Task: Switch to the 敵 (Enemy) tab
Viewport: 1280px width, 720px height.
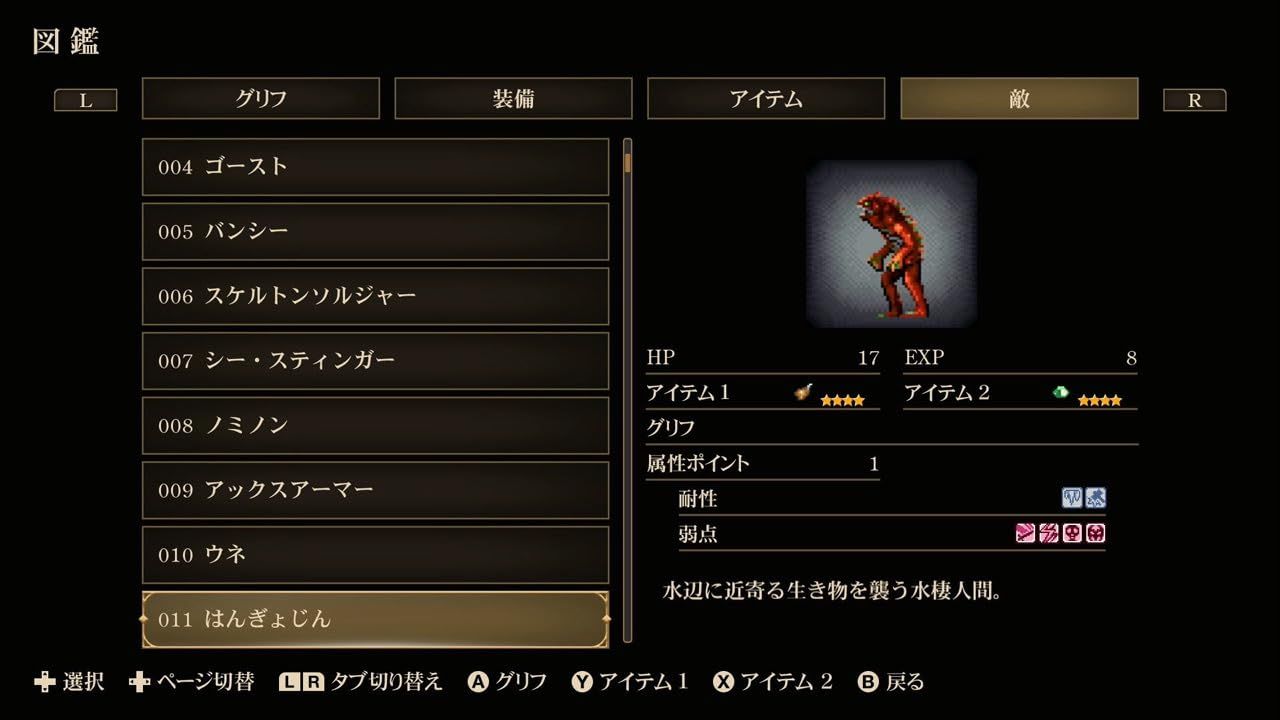Action: click(1019, 98)
